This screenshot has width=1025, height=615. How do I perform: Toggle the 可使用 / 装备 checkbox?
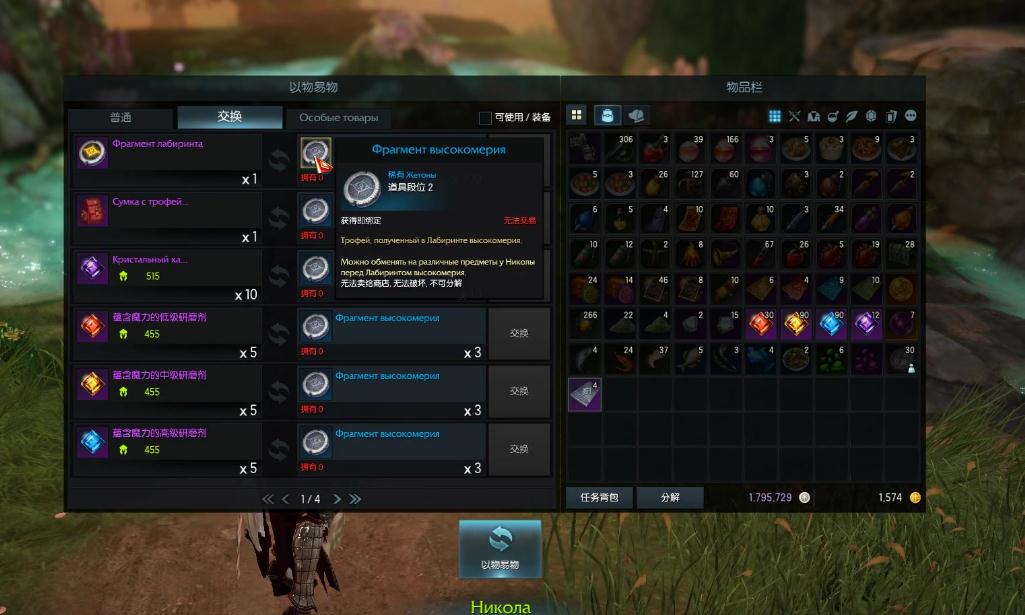[x=485, y=117]
